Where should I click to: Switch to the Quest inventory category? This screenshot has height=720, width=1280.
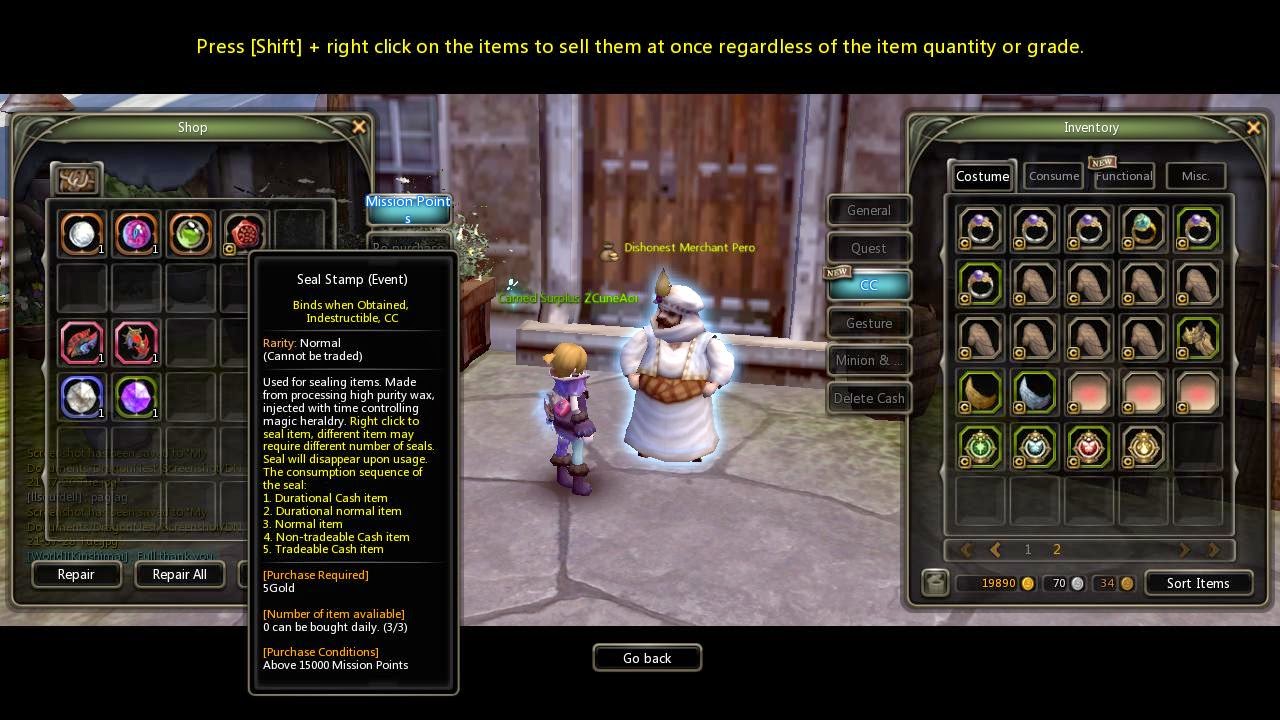tap(868, 248)
